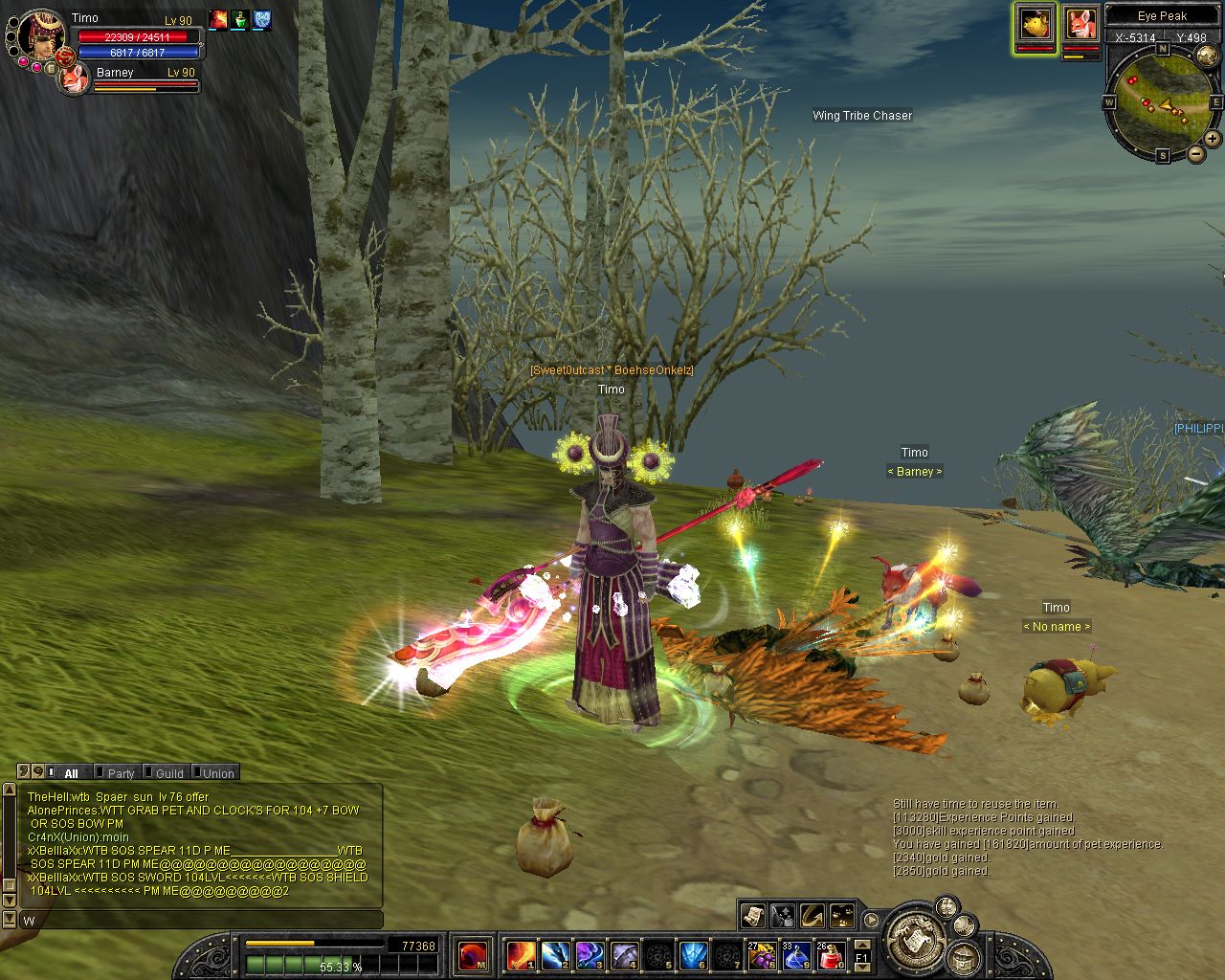Zoom in the minimap with plus button
This screenshot has width=1225, height=980.
pyautogui.click(x=1213, y=138)
